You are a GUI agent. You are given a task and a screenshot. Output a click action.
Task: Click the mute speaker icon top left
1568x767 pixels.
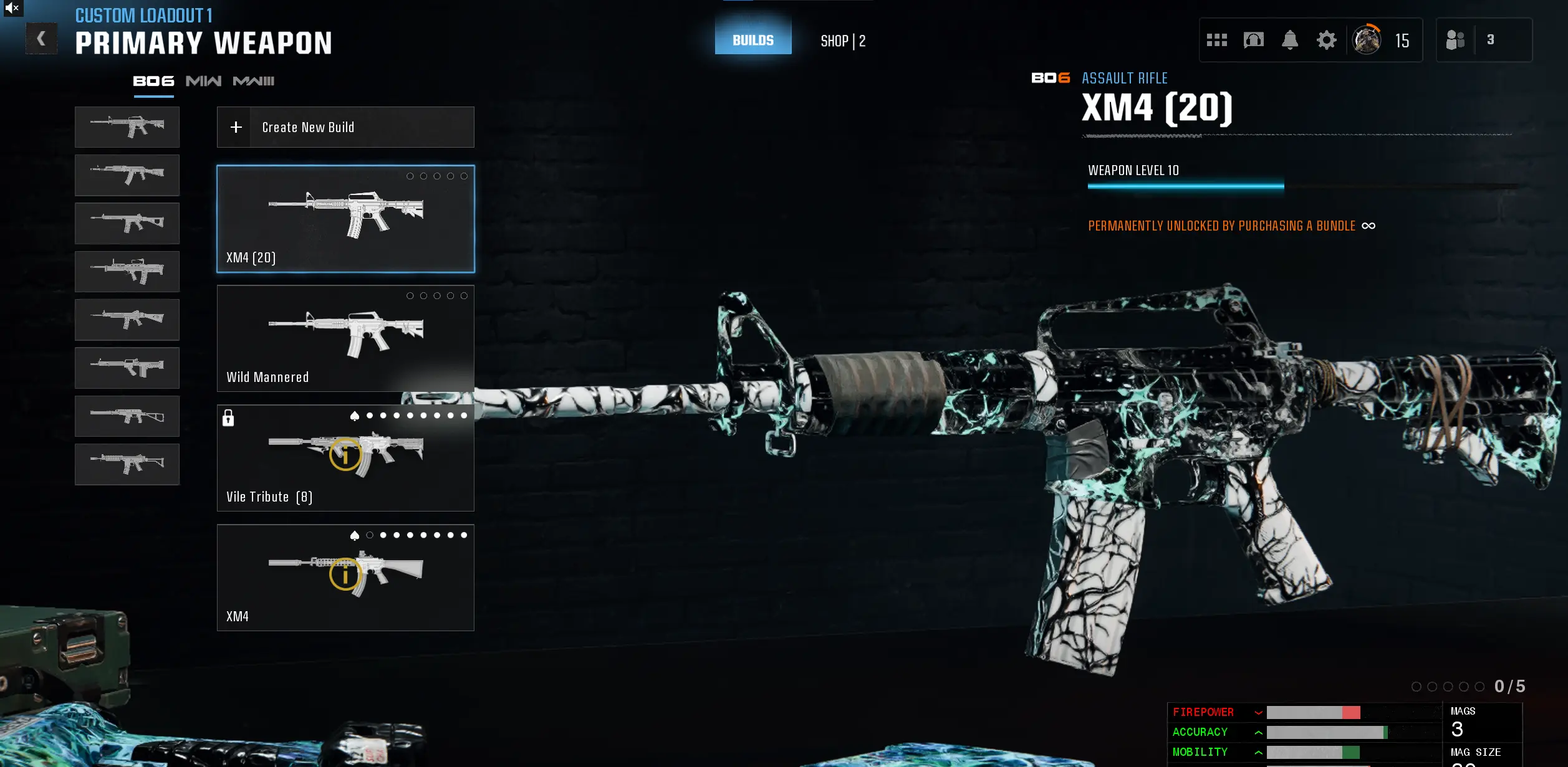point(13,9)
